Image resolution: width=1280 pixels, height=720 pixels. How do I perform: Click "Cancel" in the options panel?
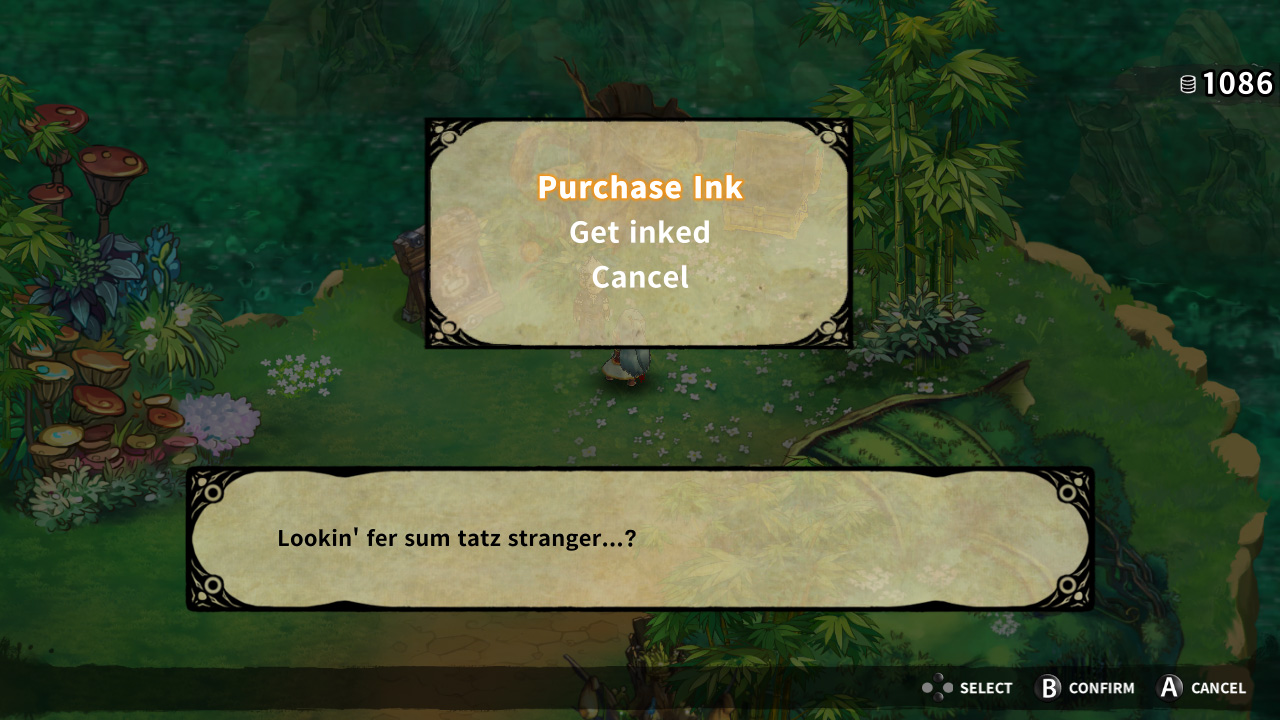(x=639, y=277)
